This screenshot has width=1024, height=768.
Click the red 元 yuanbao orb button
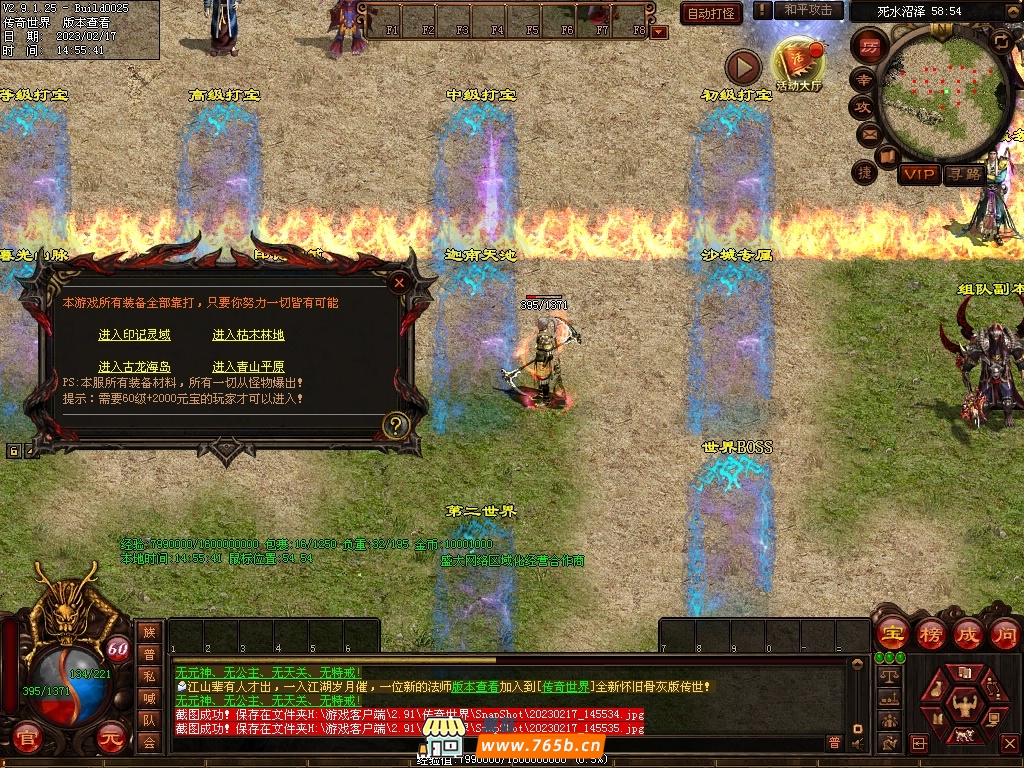coord(111,741)
